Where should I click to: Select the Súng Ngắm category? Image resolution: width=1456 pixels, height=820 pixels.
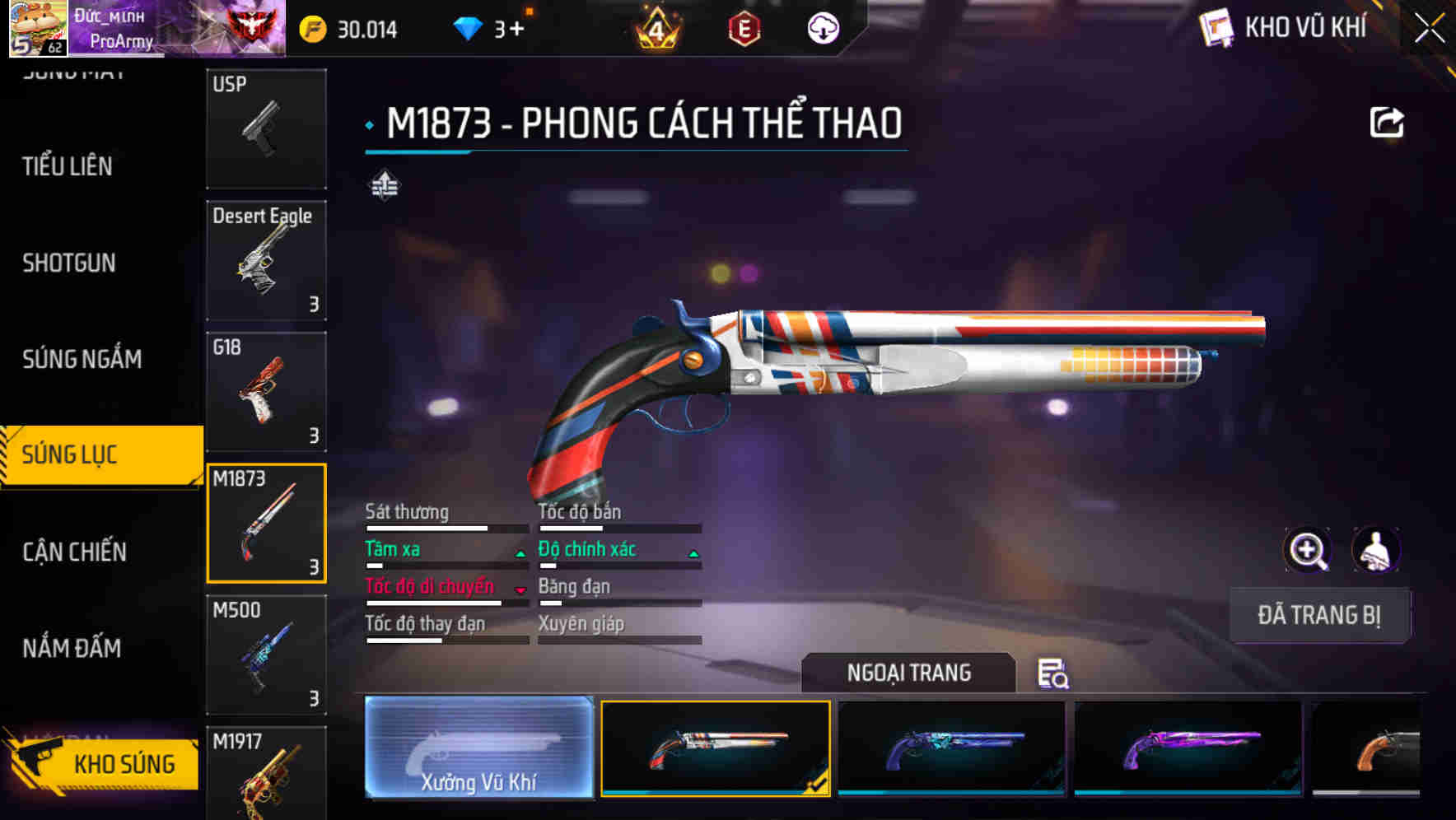pyautogui.click(x=82, y=359)
